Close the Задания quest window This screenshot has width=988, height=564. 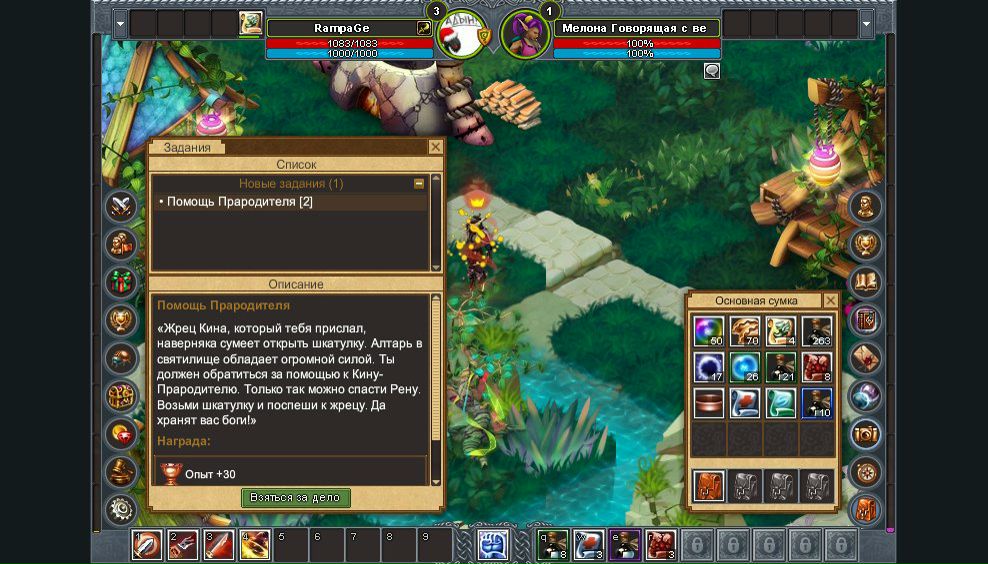click(x=435, y=147)
